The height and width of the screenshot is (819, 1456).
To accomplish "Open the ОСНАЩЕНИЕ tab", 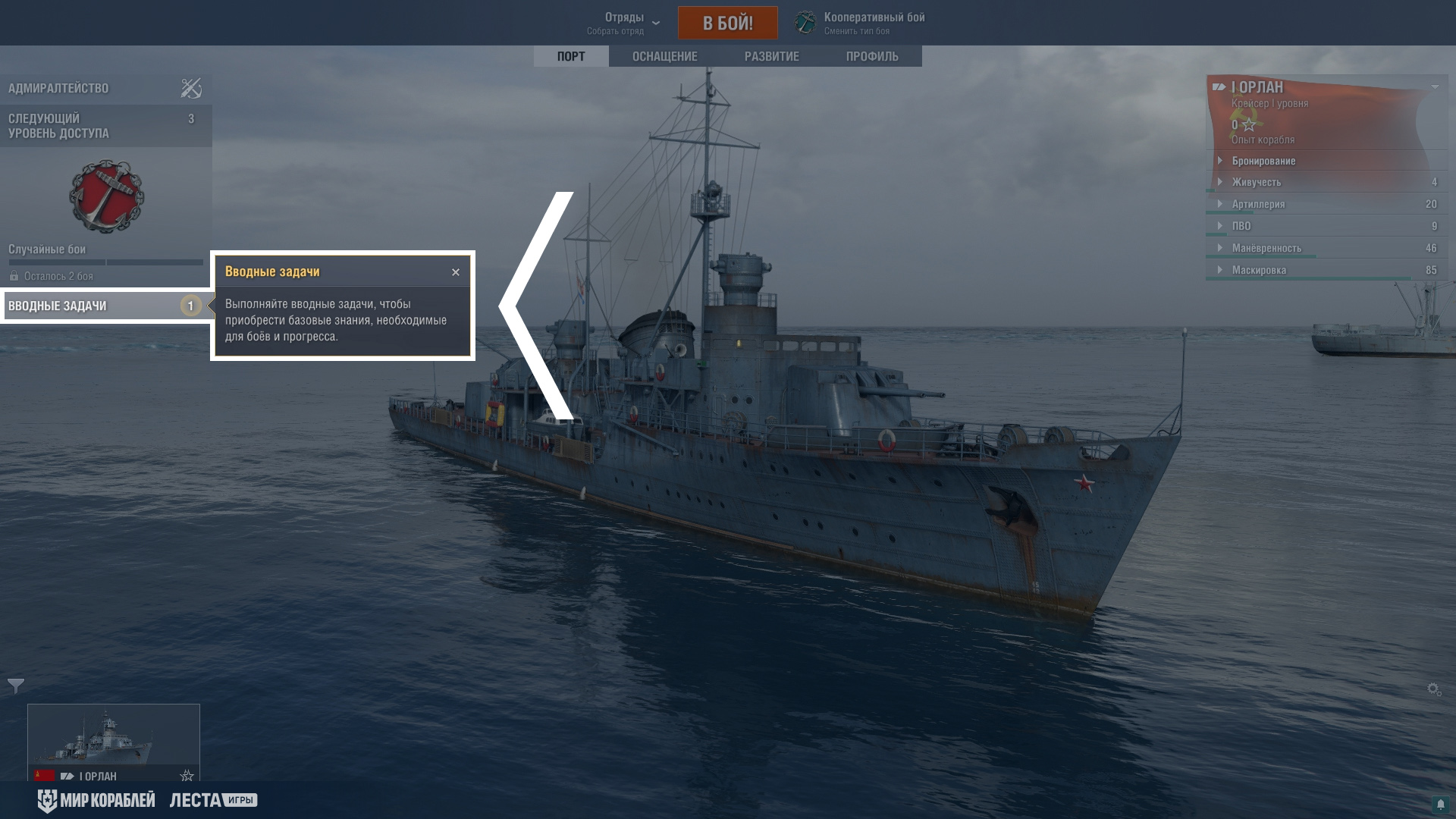I will [664, 56].
